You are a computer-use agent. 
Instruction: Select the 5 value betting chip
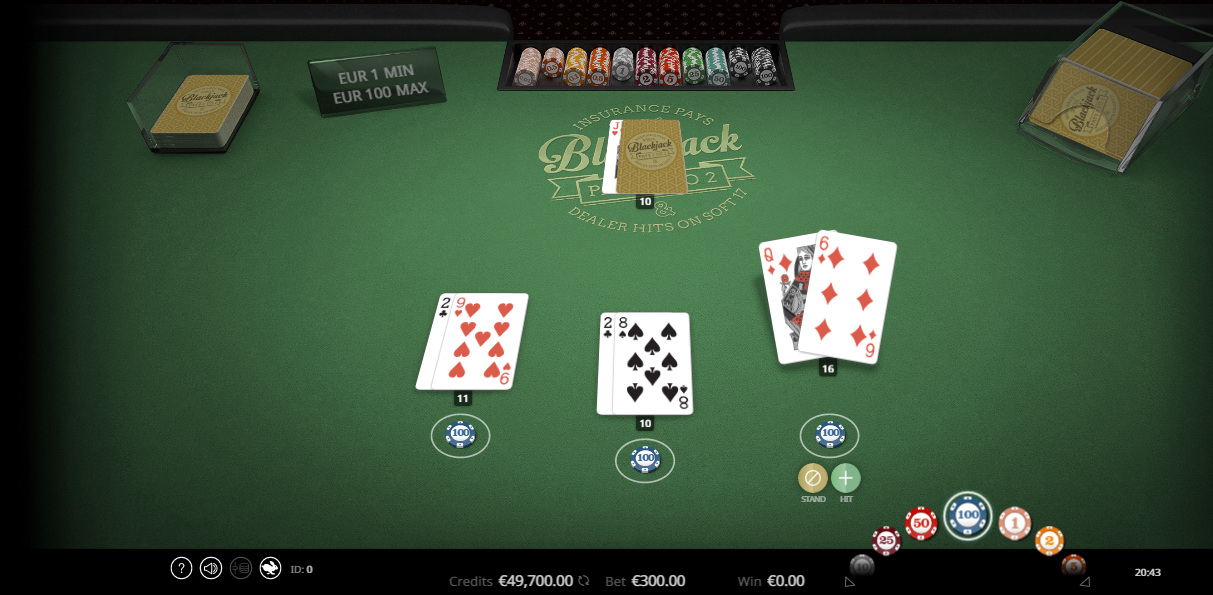1073,564
